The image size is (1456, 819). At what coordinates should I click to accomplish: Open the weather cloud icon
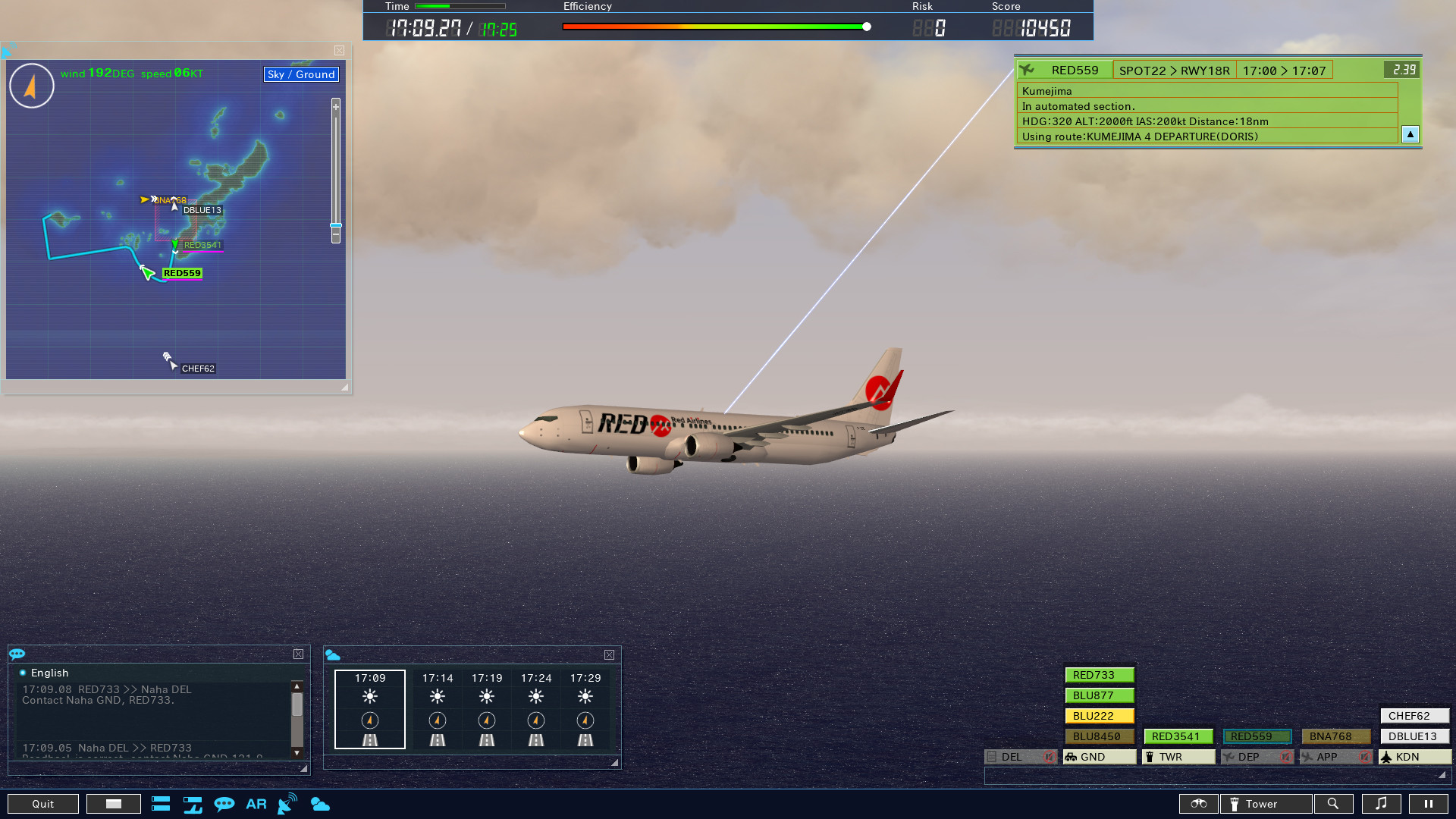point(321,804)
